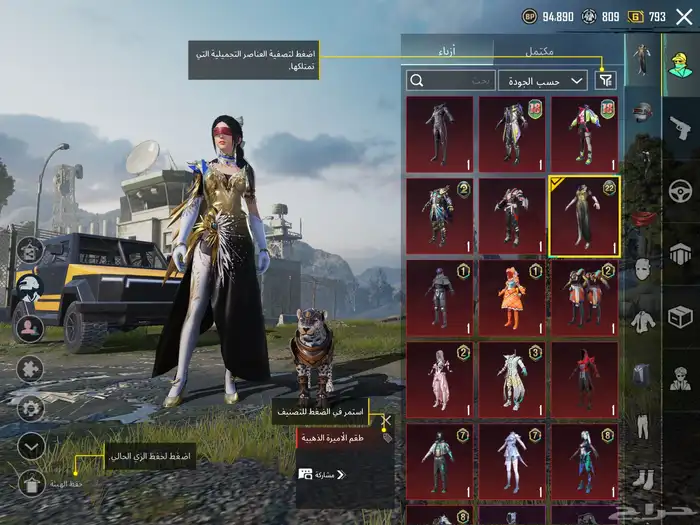
Task: Switch to the أزياء outfits tab
Action: pos(447,49)
